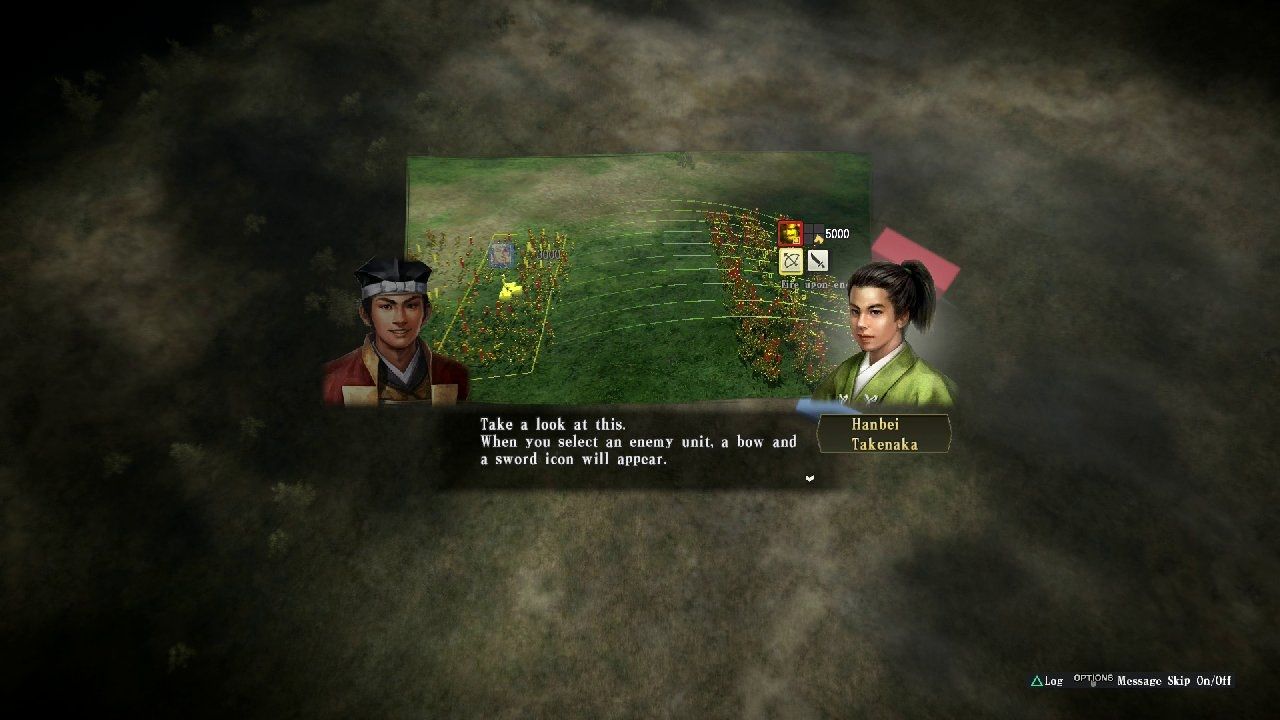Click the horse cavalry icon beside the troop count
1280x720 pixels.
coord(818,240)
